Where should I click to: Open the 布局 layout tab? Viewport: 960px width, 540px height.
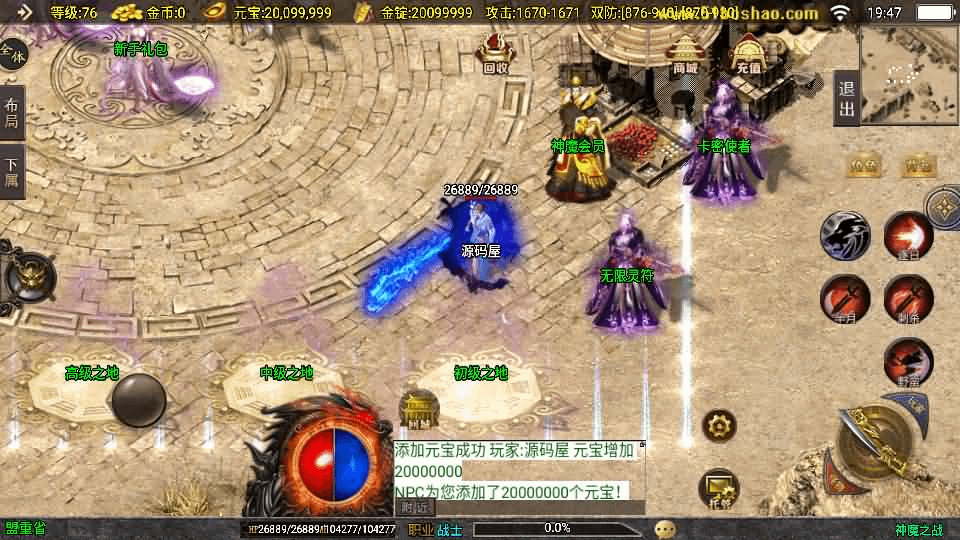tap(12, 113)
